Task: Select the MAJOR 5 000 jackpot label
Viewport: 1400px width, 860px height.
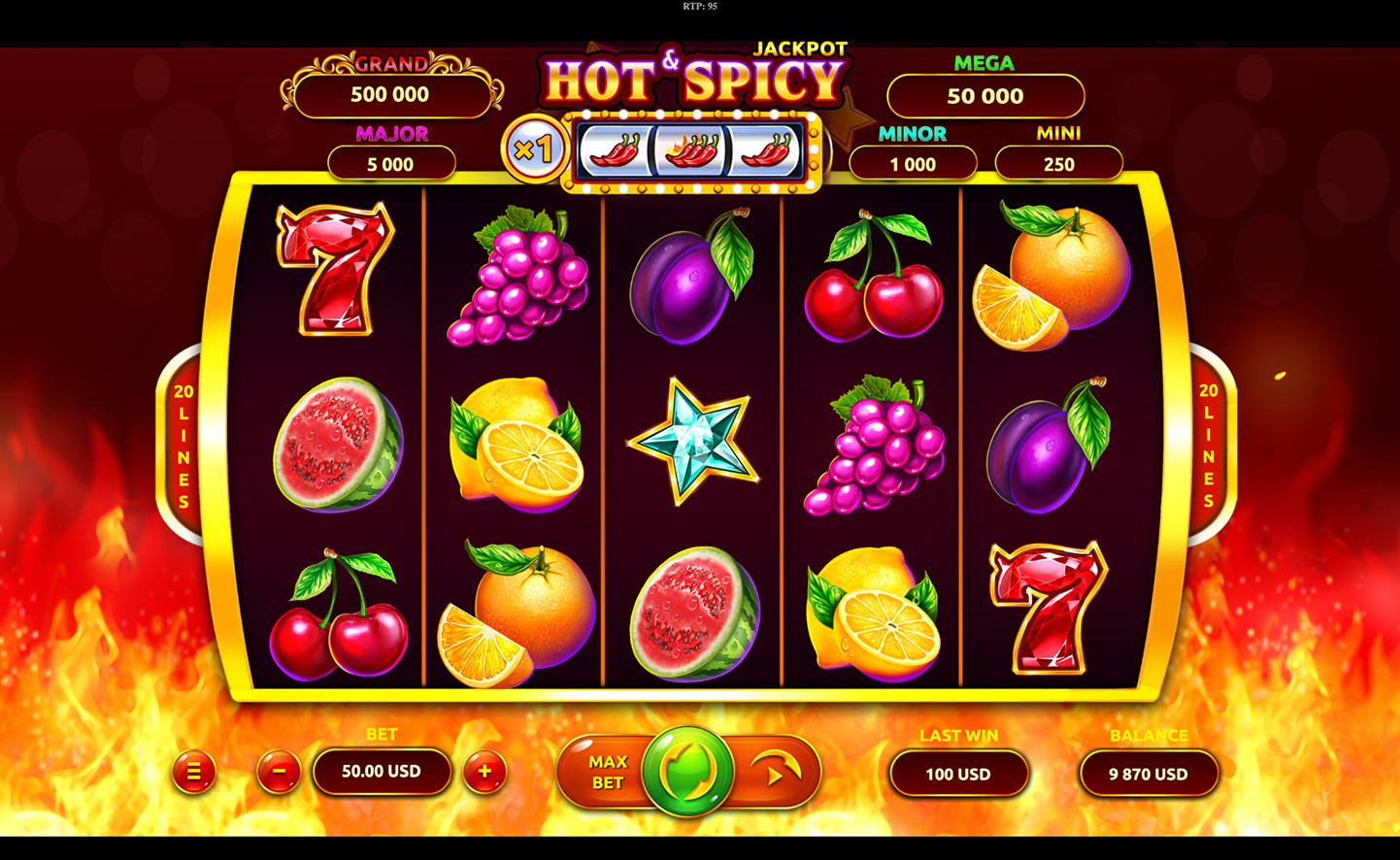Action: [391, 163]
